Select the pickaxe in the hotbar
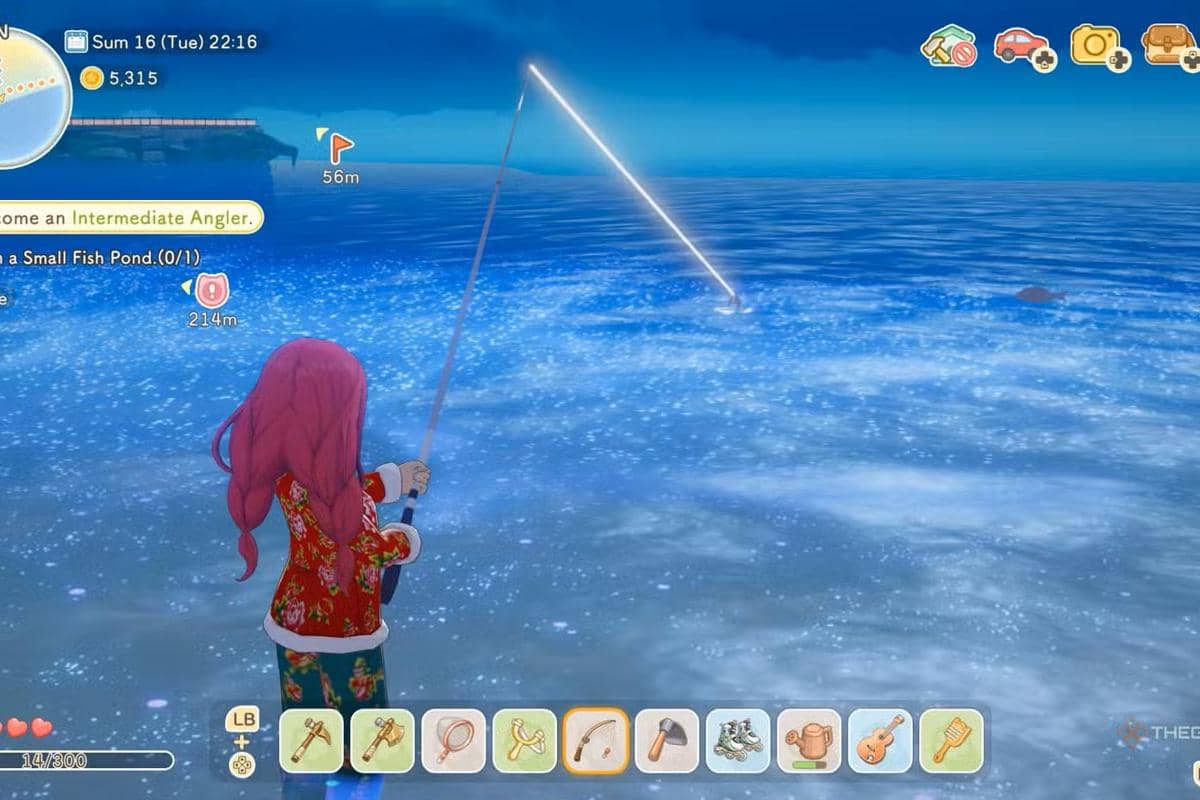 [311, 741]
